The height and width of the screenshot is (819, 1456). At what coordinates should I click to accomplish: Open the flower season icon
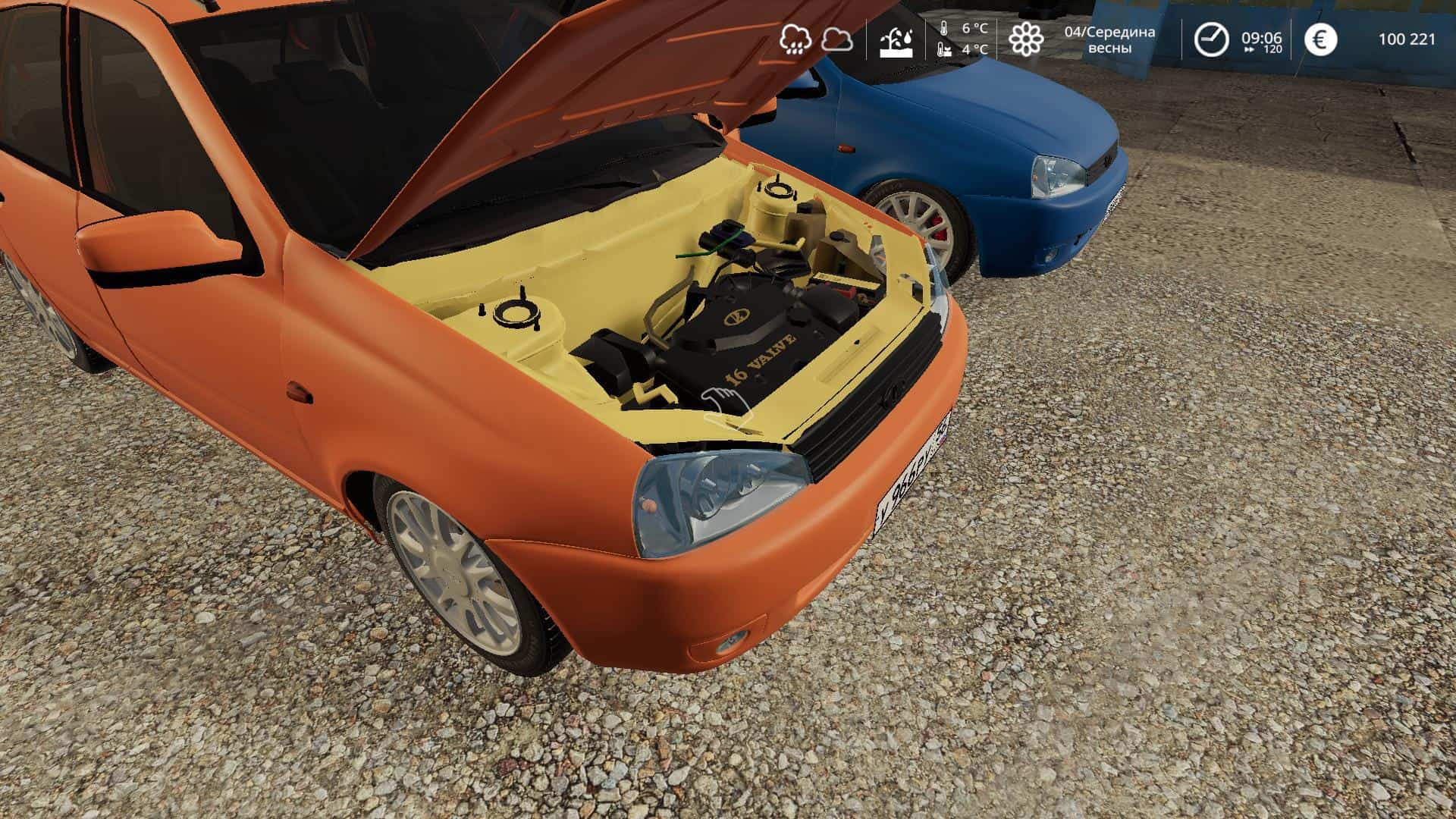[1025, 39]
